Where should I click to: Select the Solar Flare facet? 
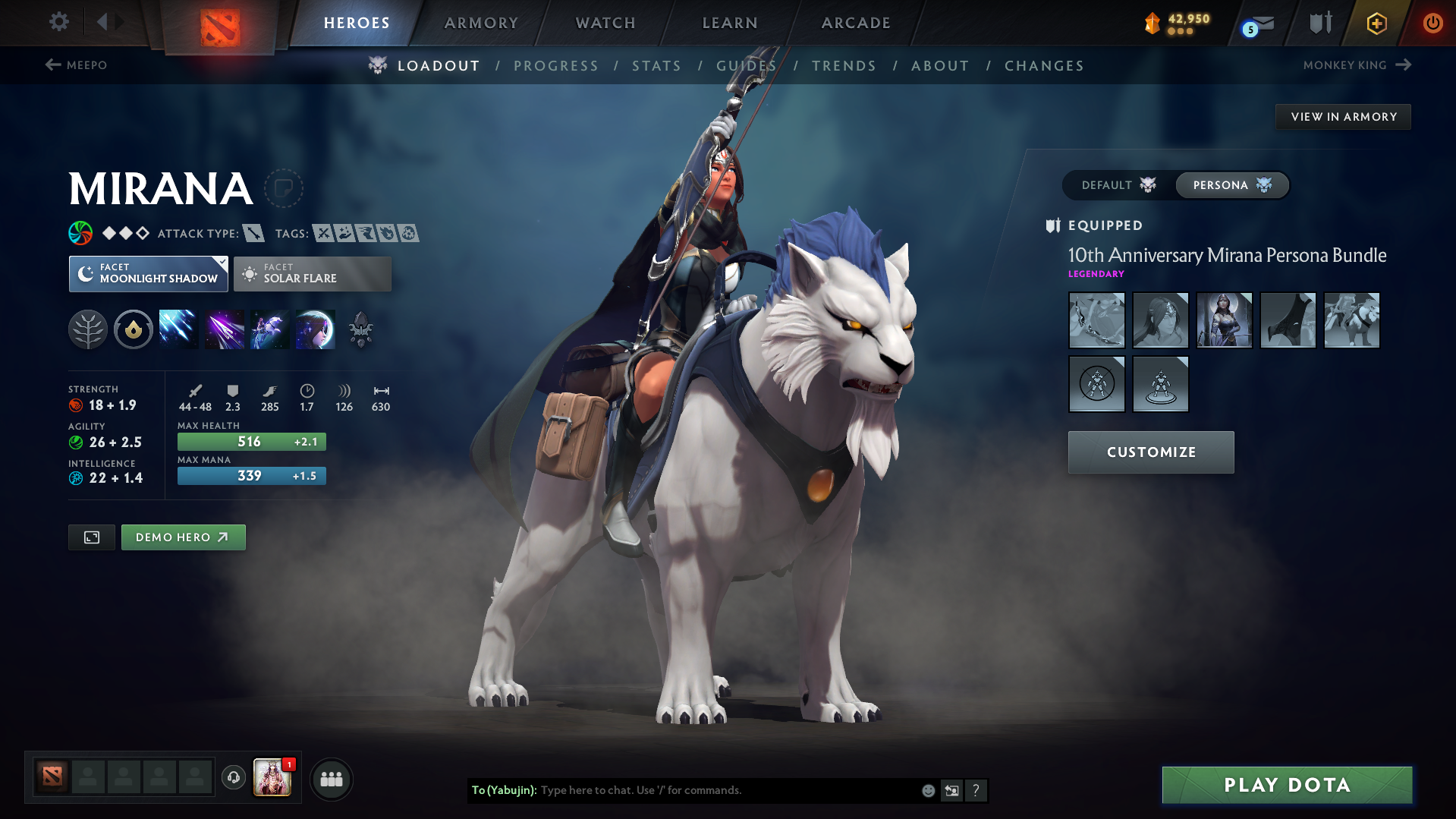[x=312, y=274]
